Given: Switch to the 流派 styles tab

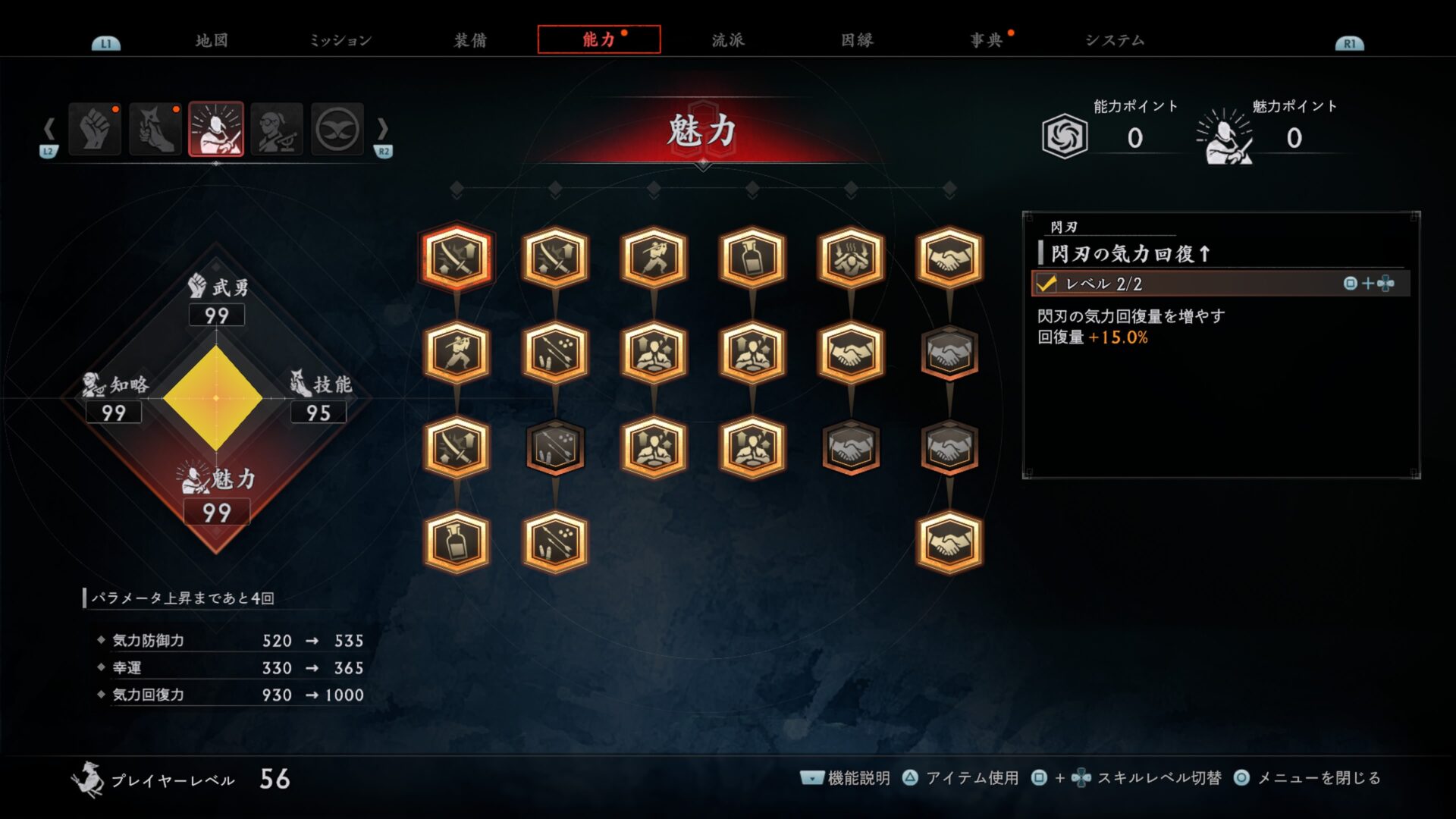Looking at the screenshot, I should 728,40.
